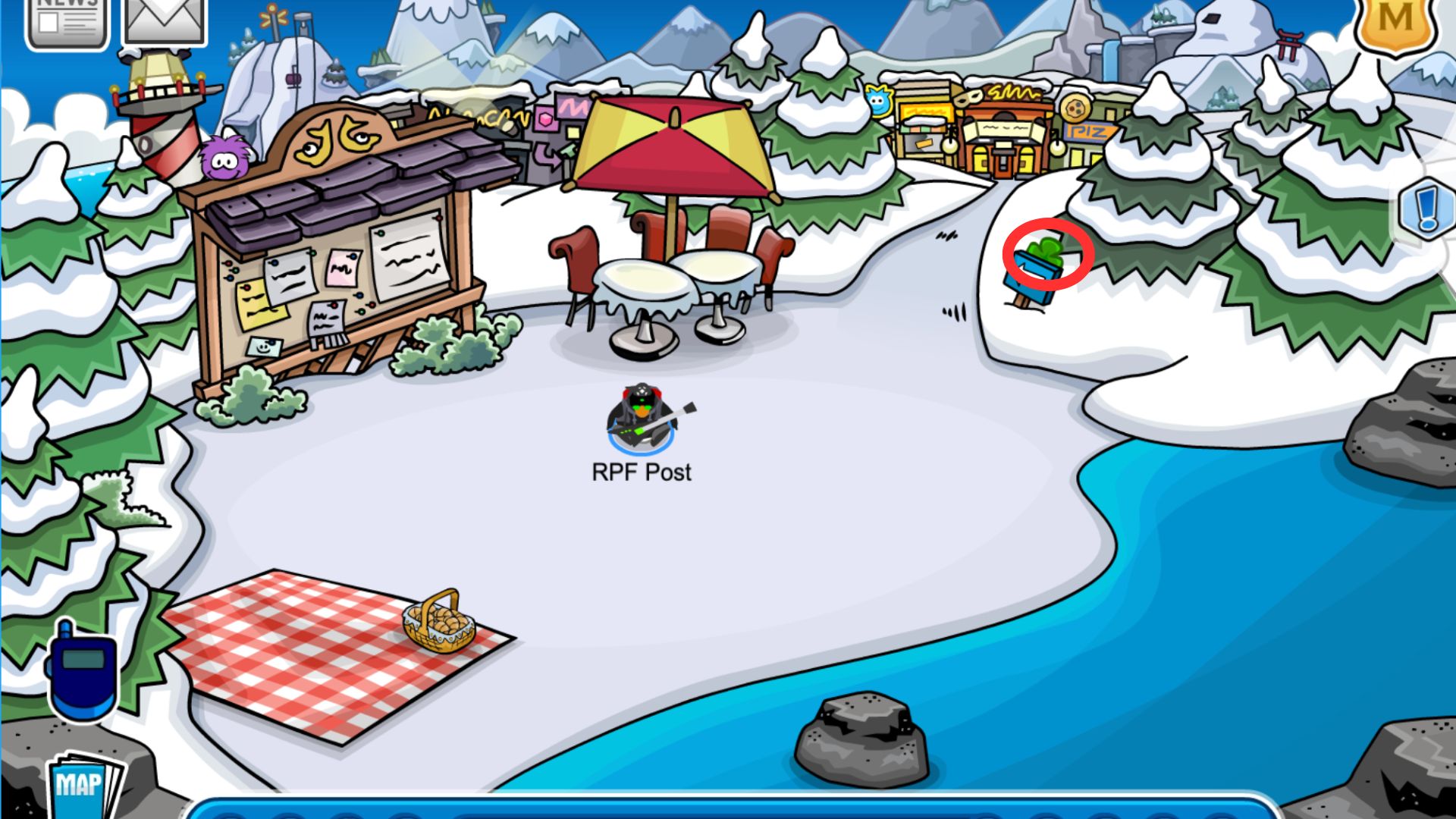This screenshot has height=819, width=1456.
Task: Click the blue exclamation mark badge
Action: [x=1426, y=208]
